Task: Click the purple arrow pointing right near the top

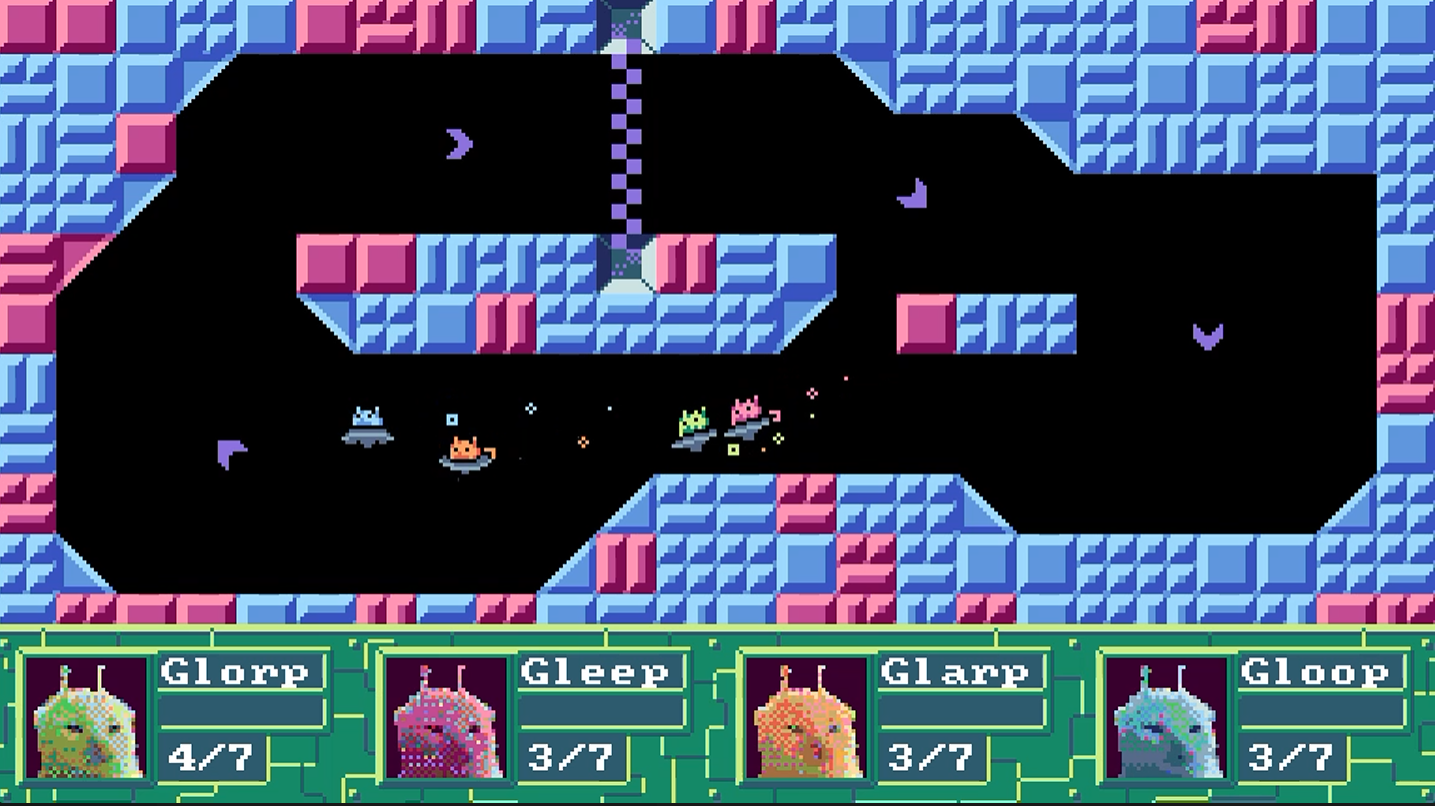Action: (460, 144)
